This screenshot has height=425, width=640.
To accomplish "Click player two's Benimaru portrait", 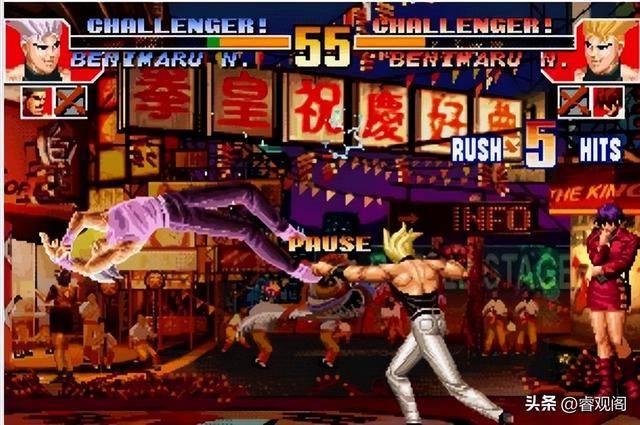I will (x=607, y=50).
